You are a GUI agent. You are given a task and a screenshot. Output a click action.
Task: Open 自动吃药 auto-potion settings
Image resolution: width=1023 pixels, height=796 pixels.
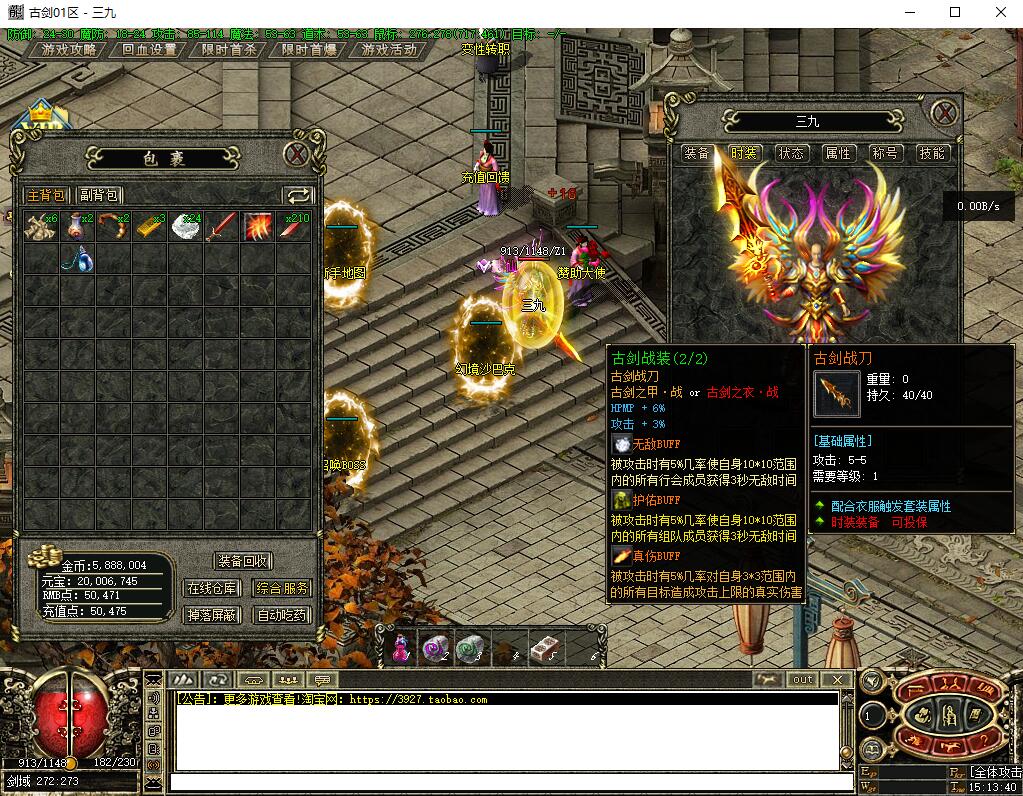(282, 615)
